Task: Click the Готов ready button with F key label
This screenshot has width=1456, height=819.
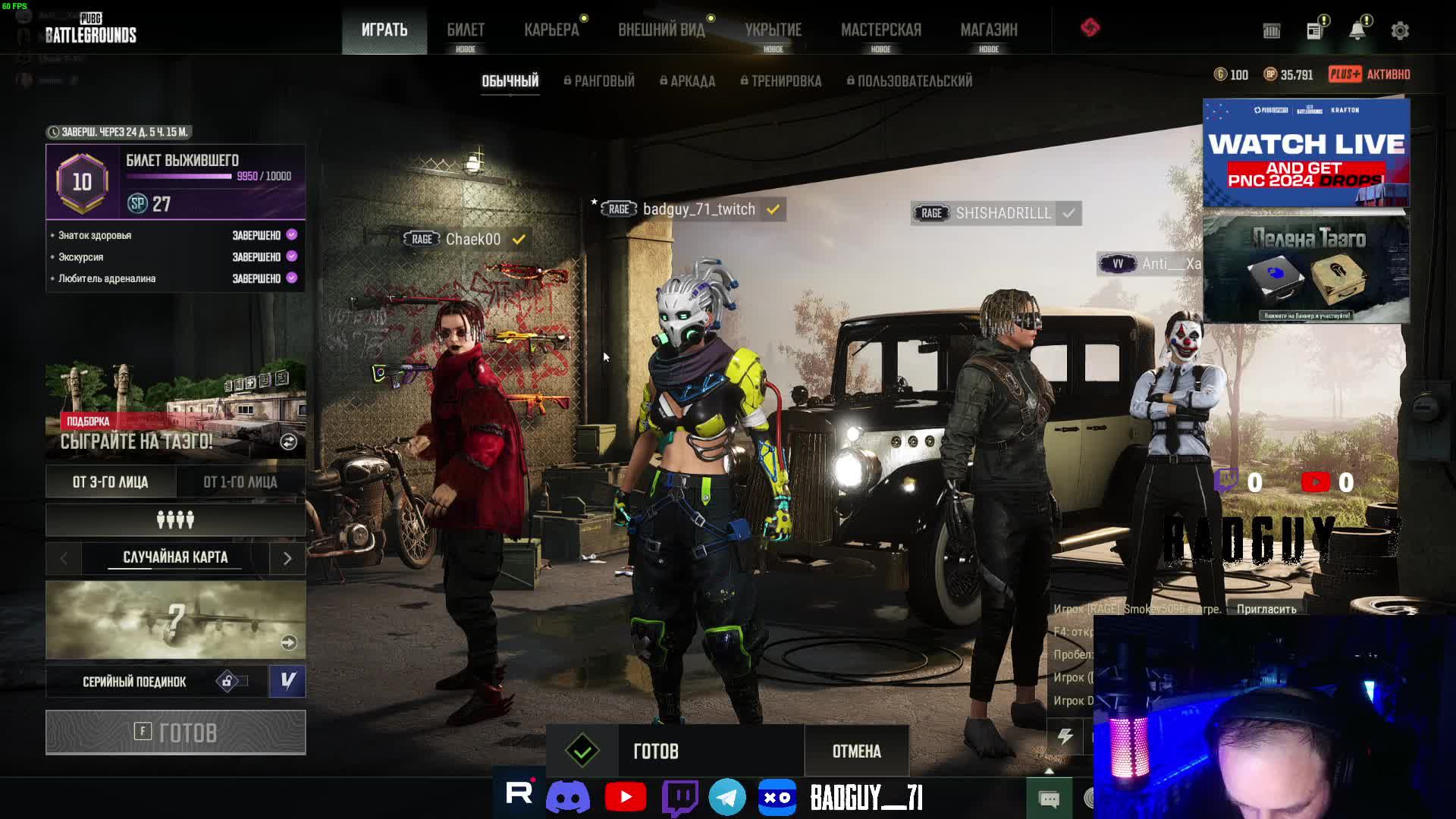Action: [175, 733]
